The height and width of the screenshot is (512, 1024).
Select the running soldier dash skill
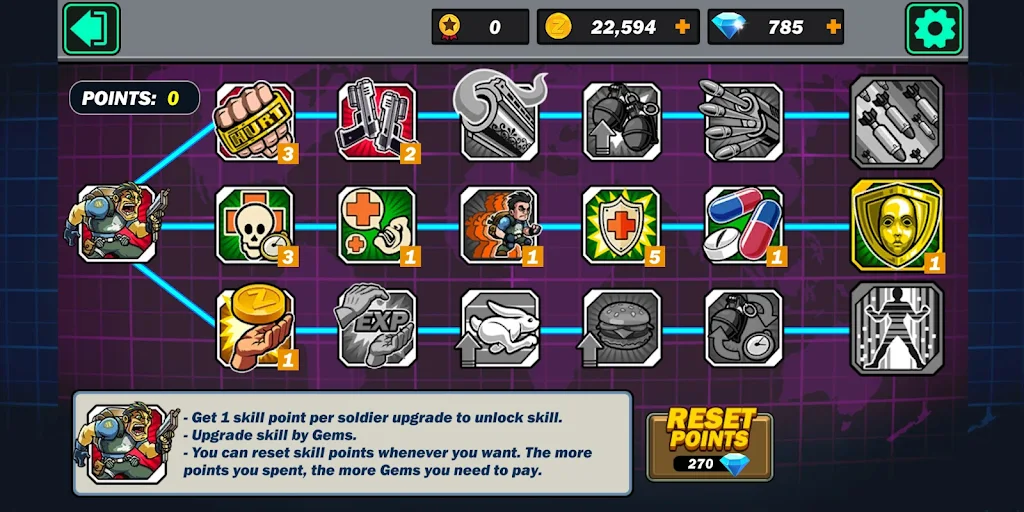[499, 225]
